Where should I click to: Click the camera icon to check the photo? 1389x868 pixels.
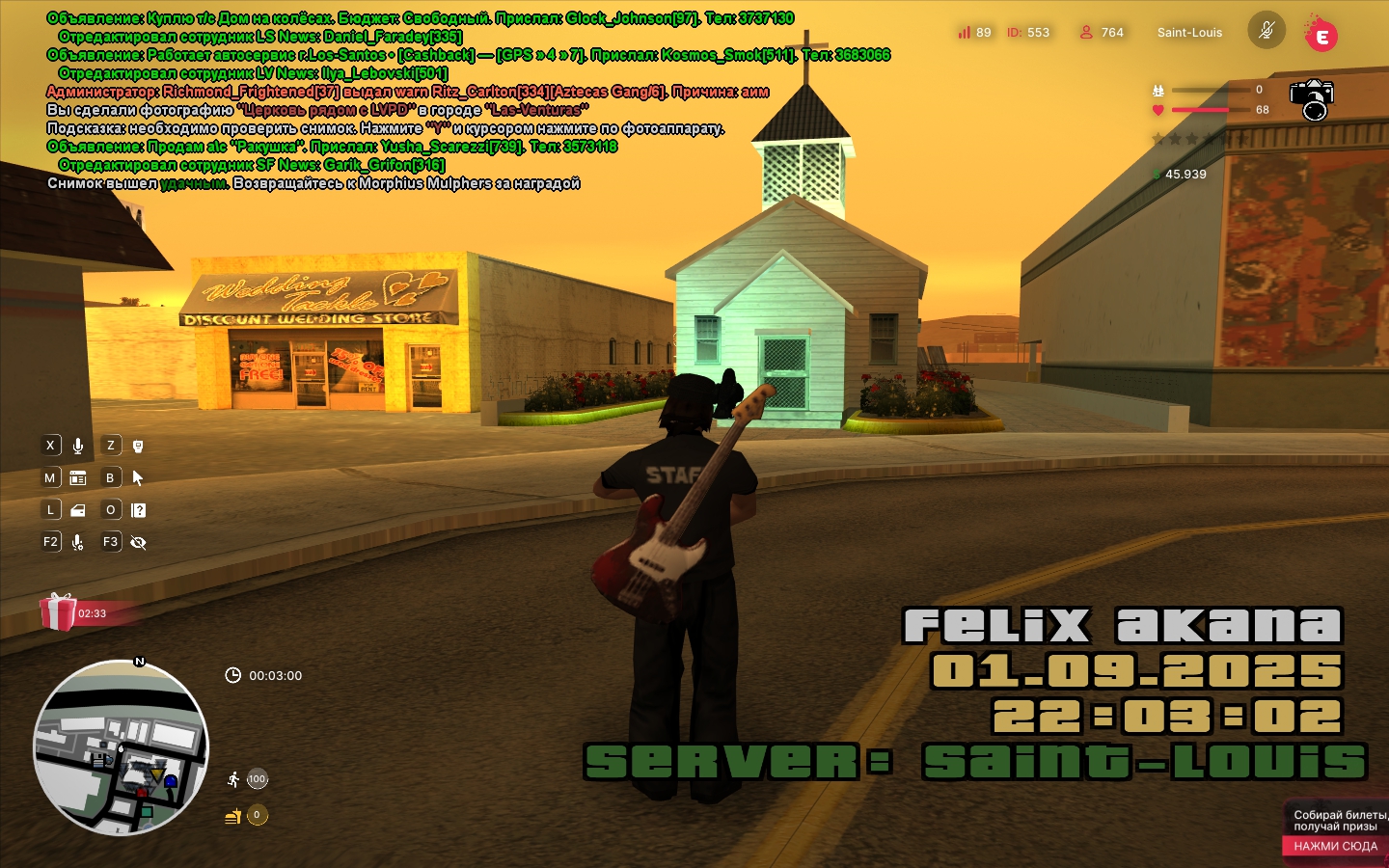click(x=1312, y=98)
